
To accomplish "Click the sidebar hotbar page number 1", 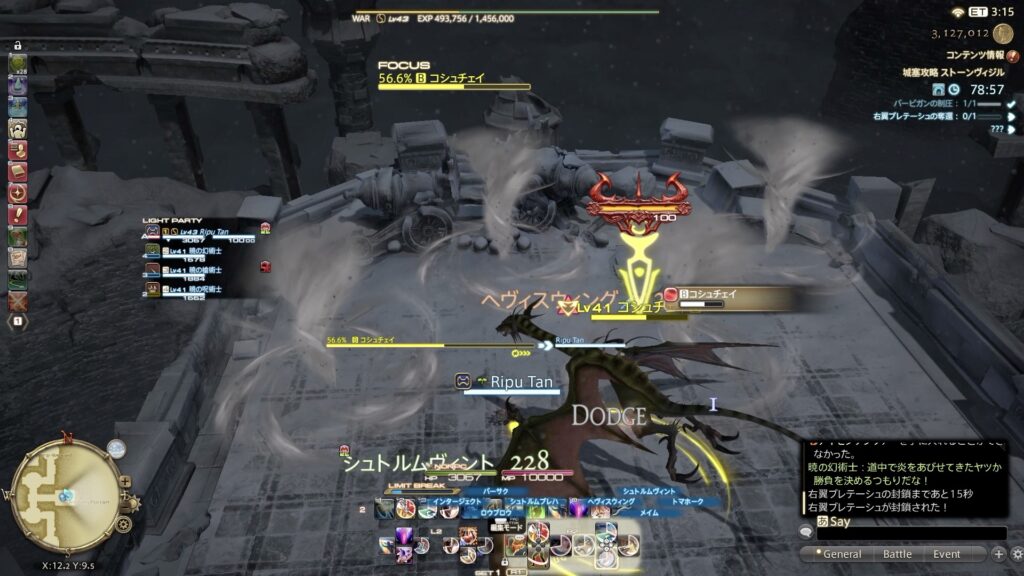I will 18,321.
